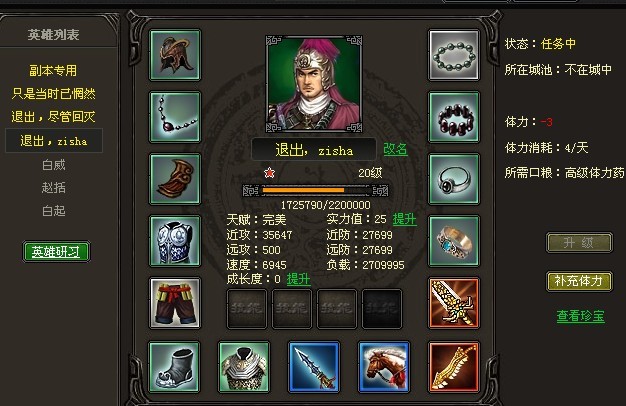Click 提升 next to 实力值
This screenshot has width=626, height=406.
404,219
